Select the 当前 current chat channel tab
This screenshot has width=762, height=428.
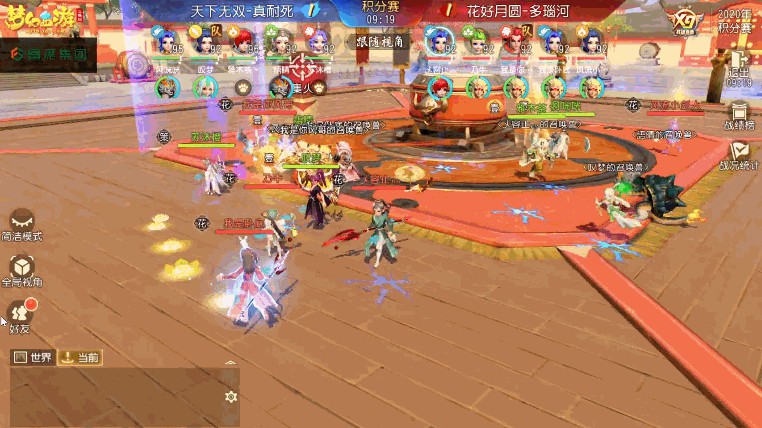(80, 357)
